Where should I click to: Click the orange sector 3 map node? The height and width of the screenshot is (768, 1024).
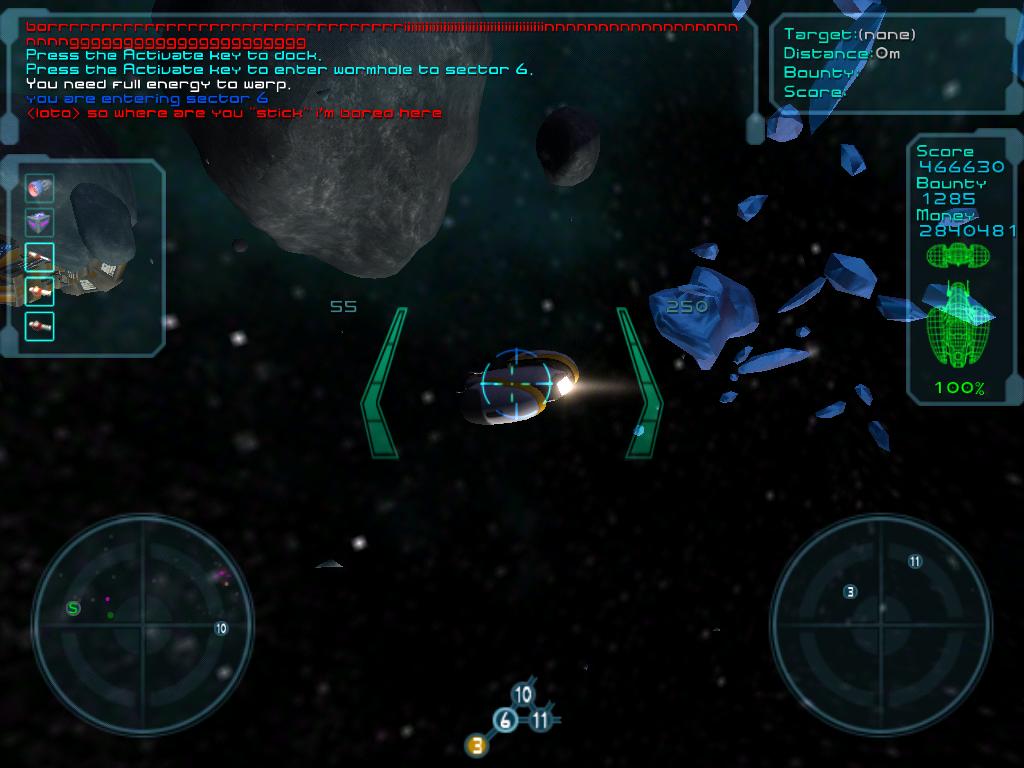coord(477,744)
